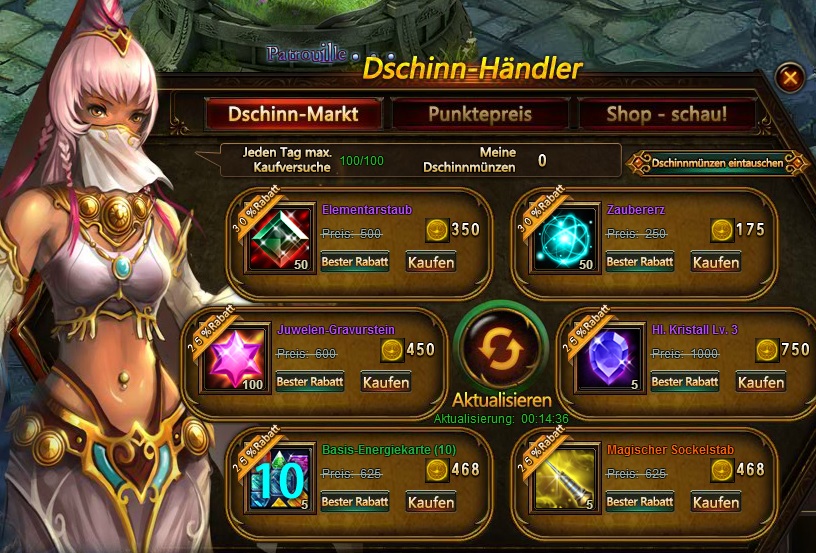The image size is (816, 553).
Task: Purchase the Basis-Energiekarte (10)
Action: coord(431,501)
